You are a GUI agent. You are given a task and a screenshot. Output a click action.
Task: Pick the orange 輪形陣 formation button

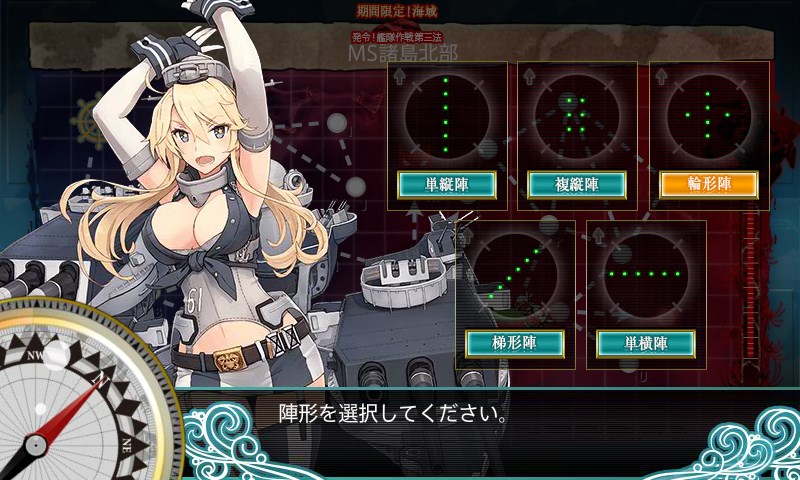pyautogui.click(x=708, y=185)
